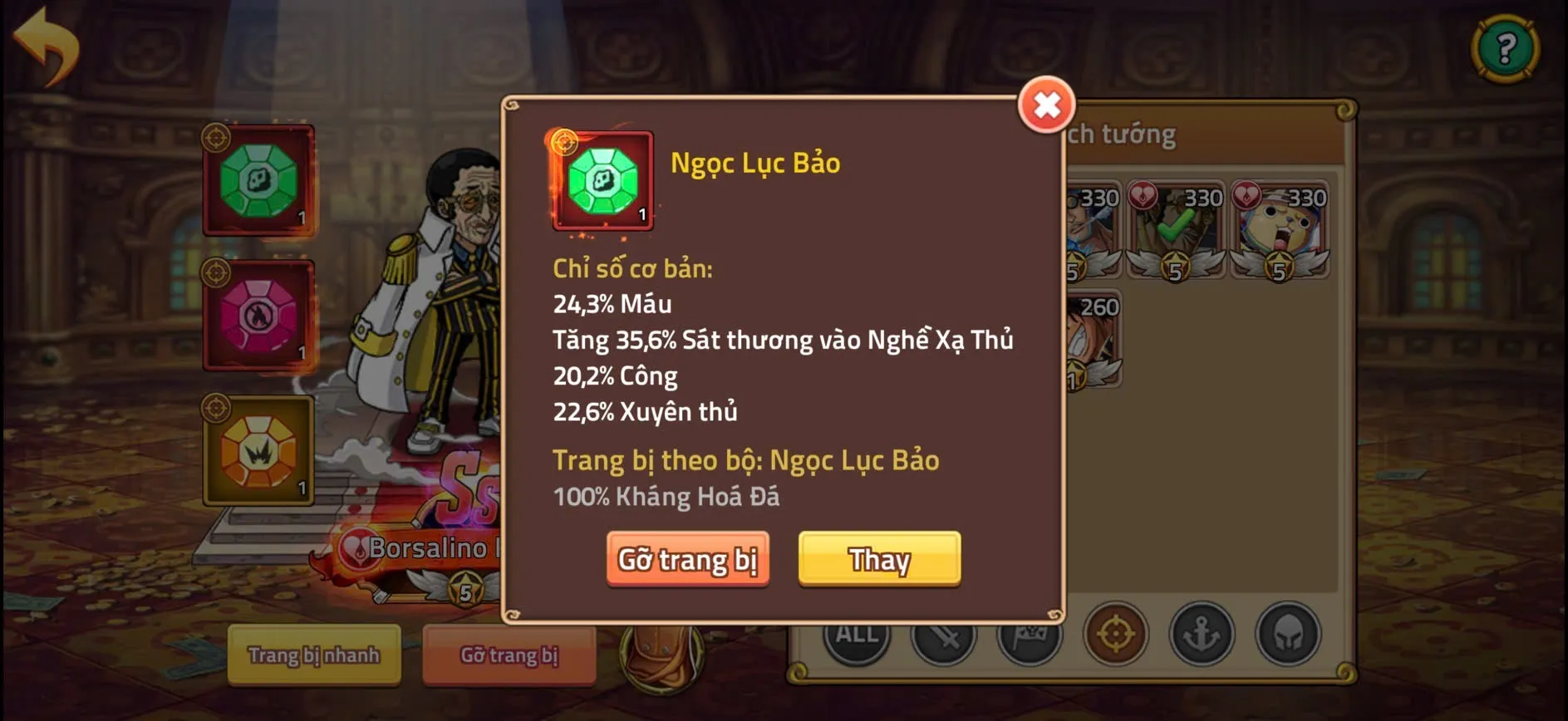Screen dimensions: 1568x721
Task: Click the Gỡ trang bị bottom button
Action: [x=509, y=656]
